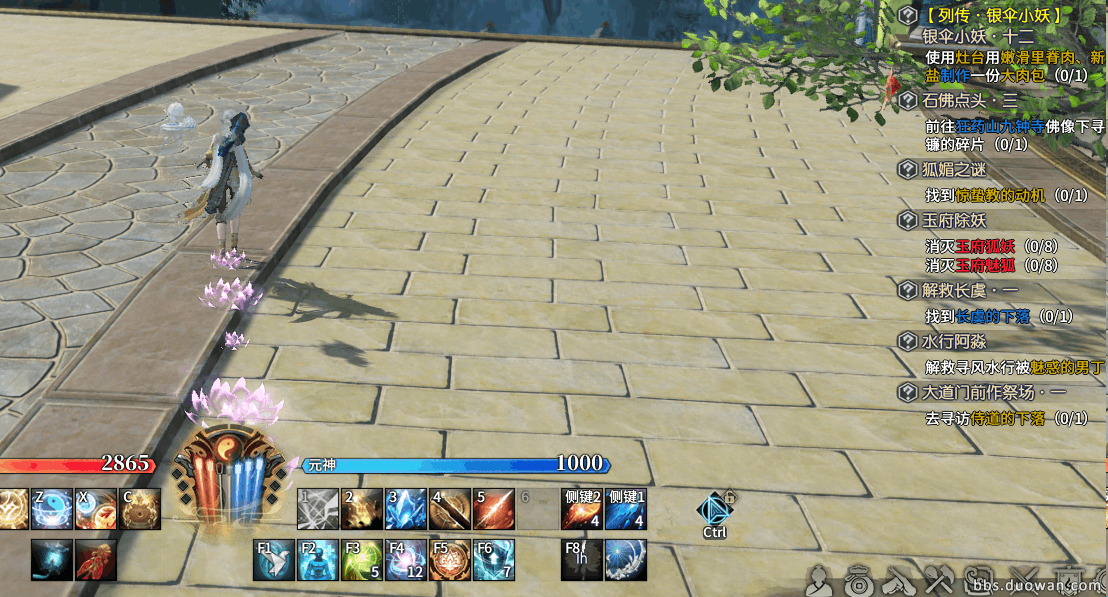
Task: Use the paper crane item on F1
Action: (274, 560)
